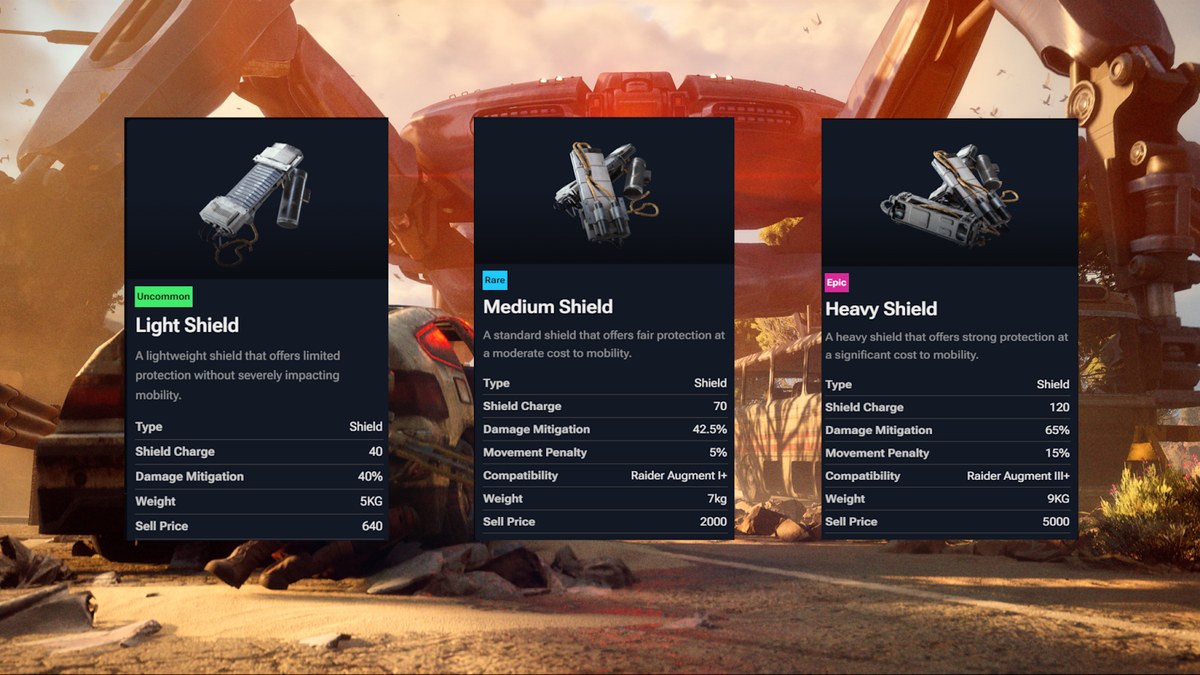
Task: Click the Rare rarity tag
Action: [x=495, y=280]
